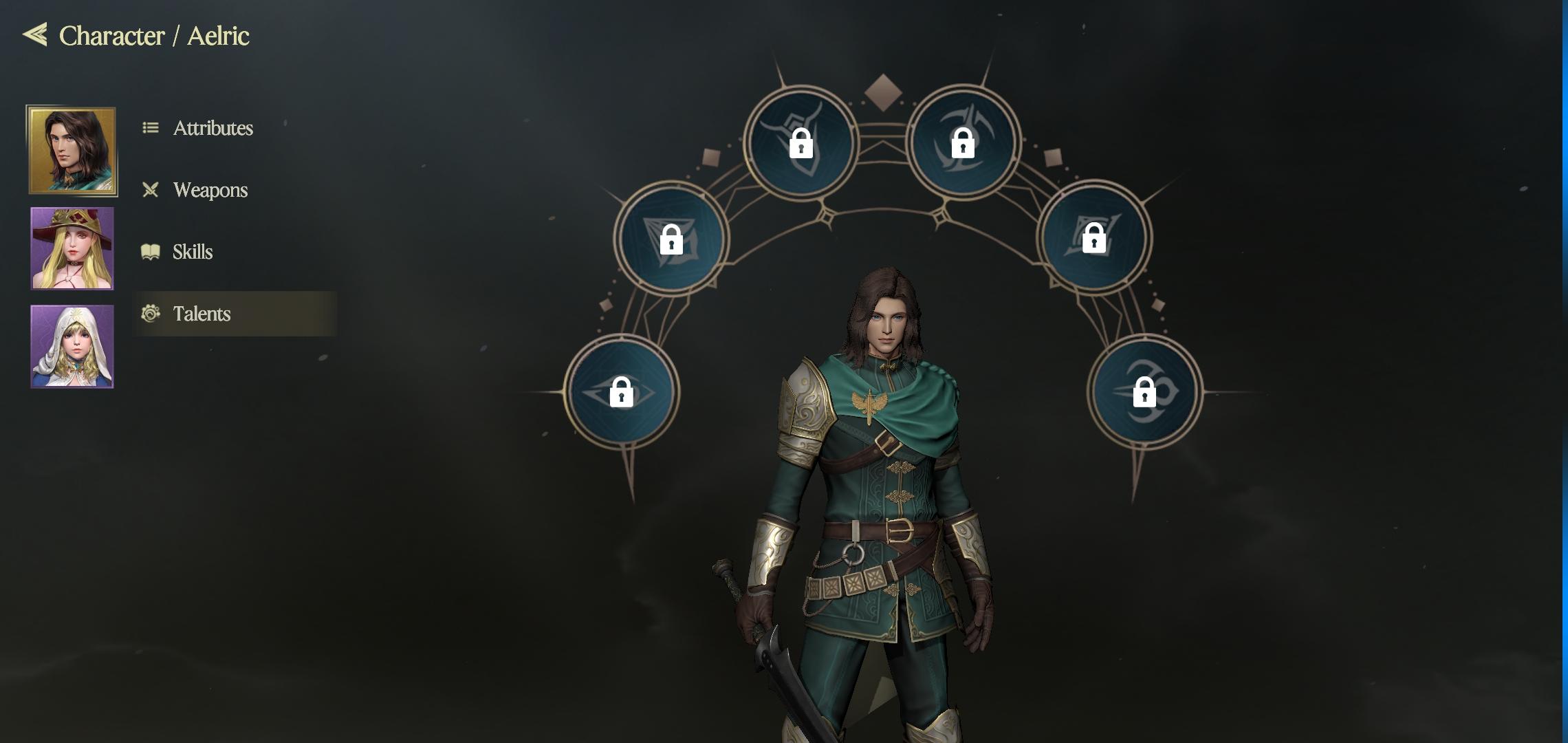The width and height of the screenshot is (1568, 743).
Task: Expand the Skills section
Action: tap(193, 252)
